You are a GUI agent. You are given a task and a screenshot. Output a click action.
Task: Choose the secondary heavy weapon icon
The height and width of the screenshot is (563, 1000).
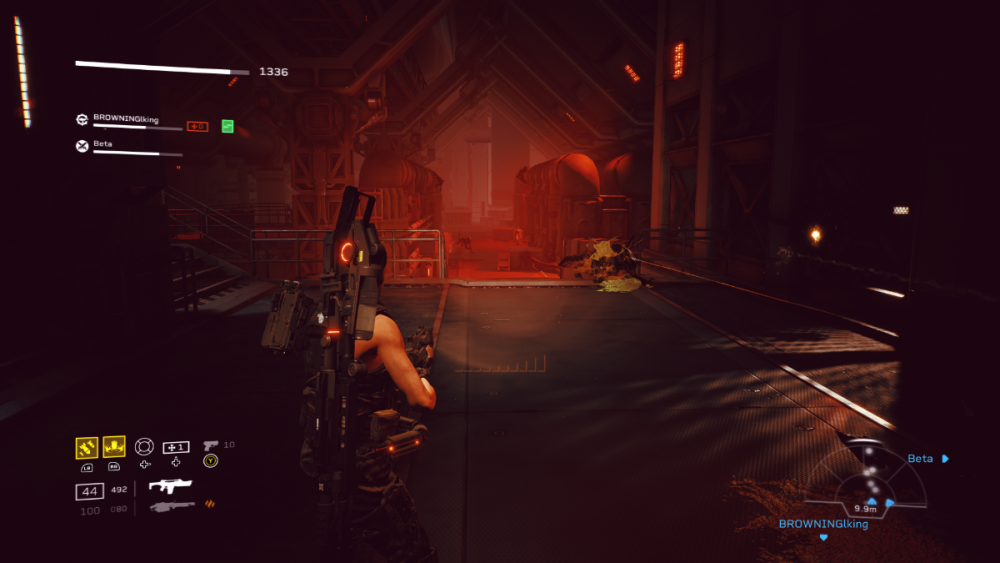coord(171,507)
